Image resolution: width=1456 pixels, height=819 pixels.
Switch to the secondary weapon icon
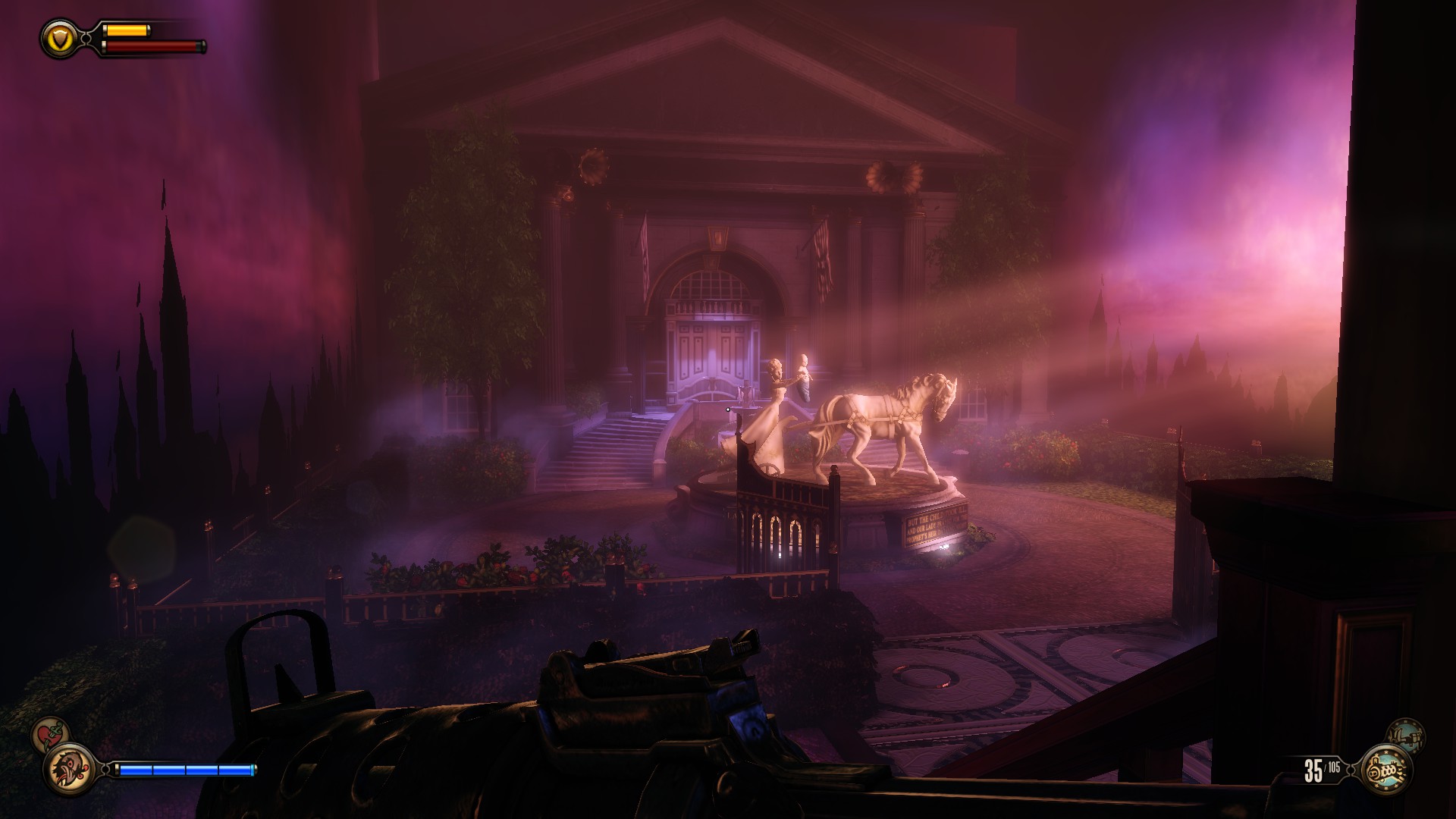tap(1404, 736)
